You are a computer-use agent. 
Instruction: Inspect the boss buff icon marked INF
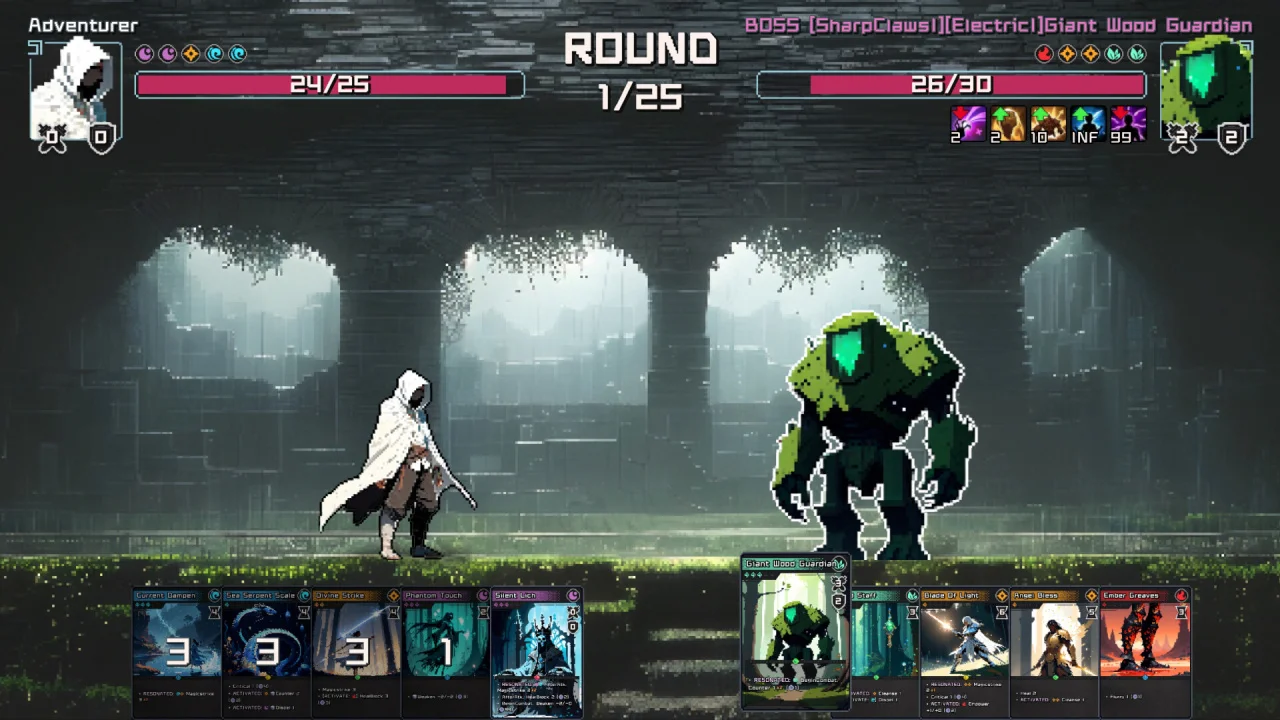tap(1087, 125)
